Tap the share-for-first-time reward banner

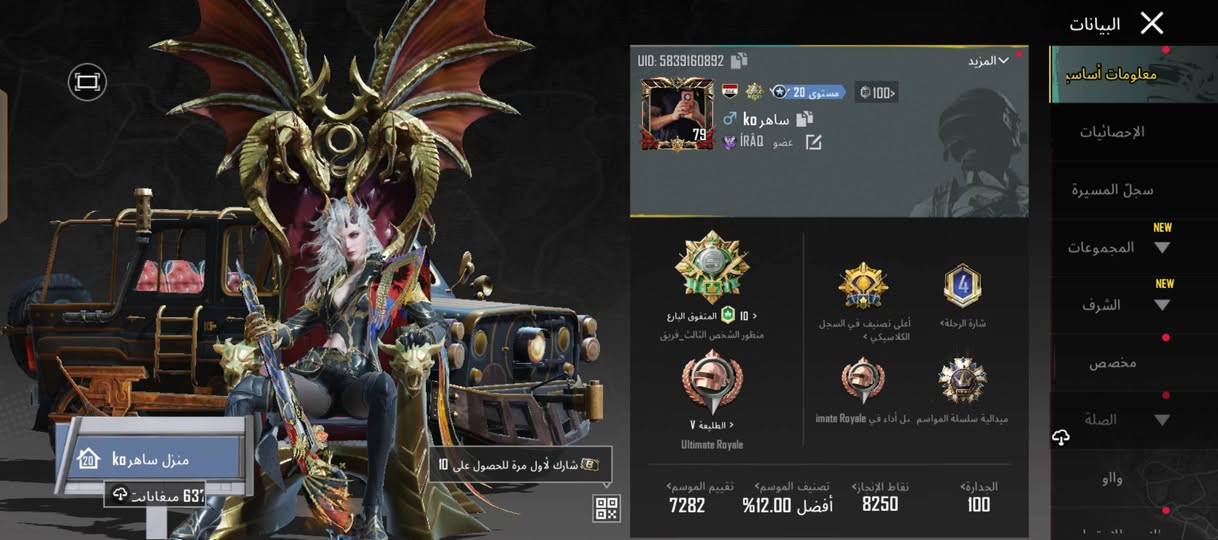[x=520, y=464]
